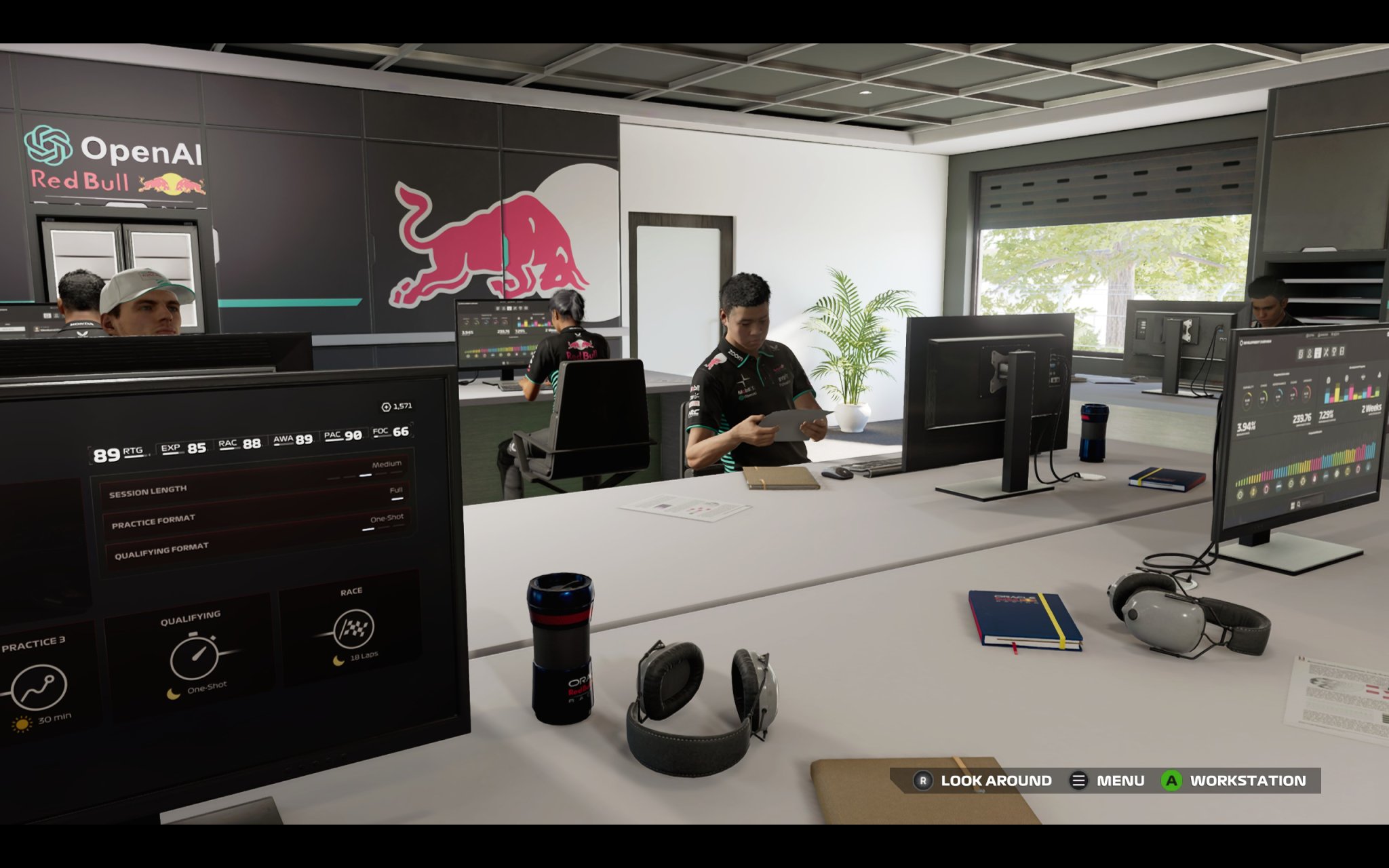Screen dimensions: 1389x868
Task: Click the credits icon beside the 1,571 total
Action: pos(385,406)
